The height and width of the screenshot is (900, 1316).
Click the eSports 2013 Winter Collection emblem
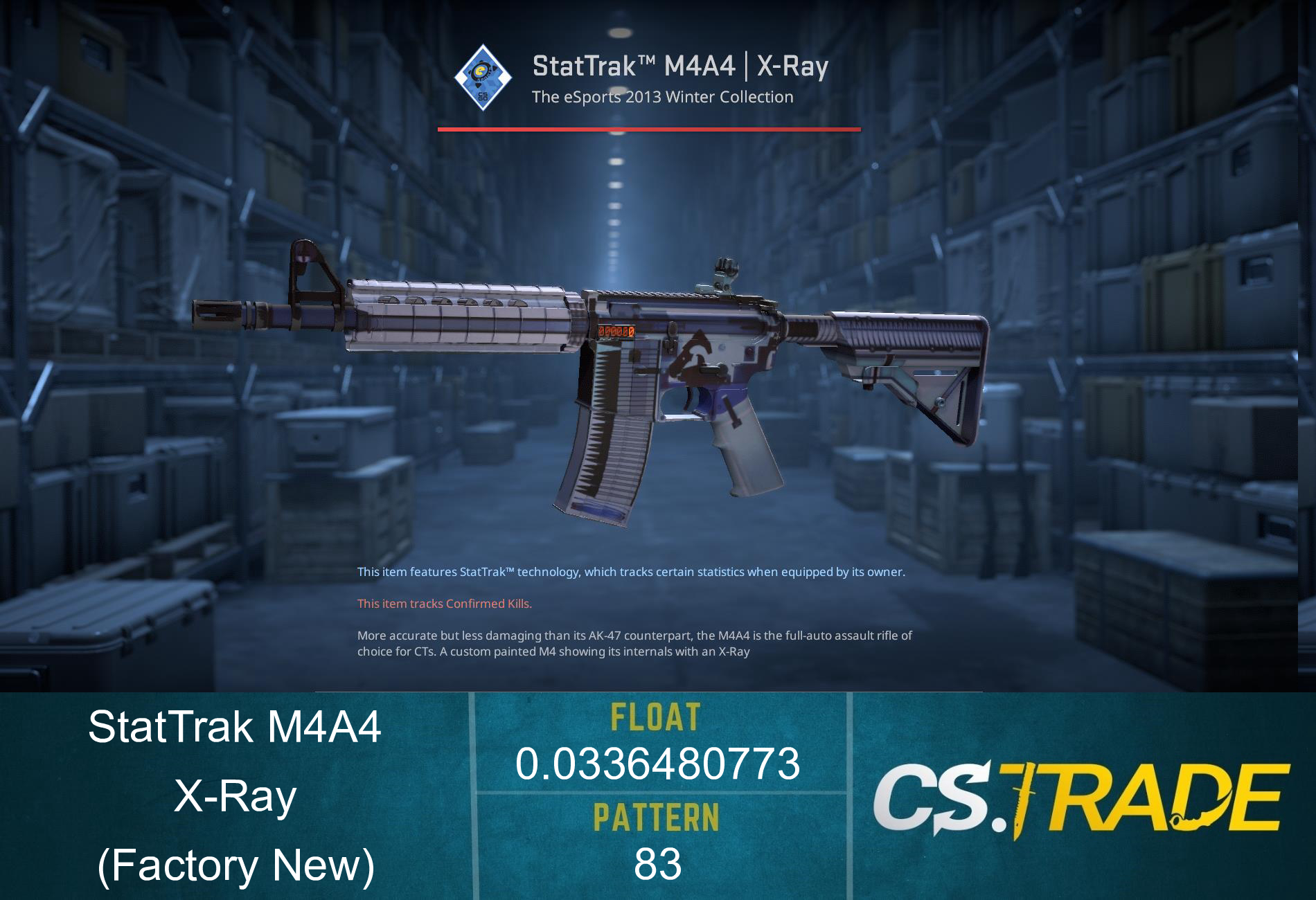pos(485,78)
